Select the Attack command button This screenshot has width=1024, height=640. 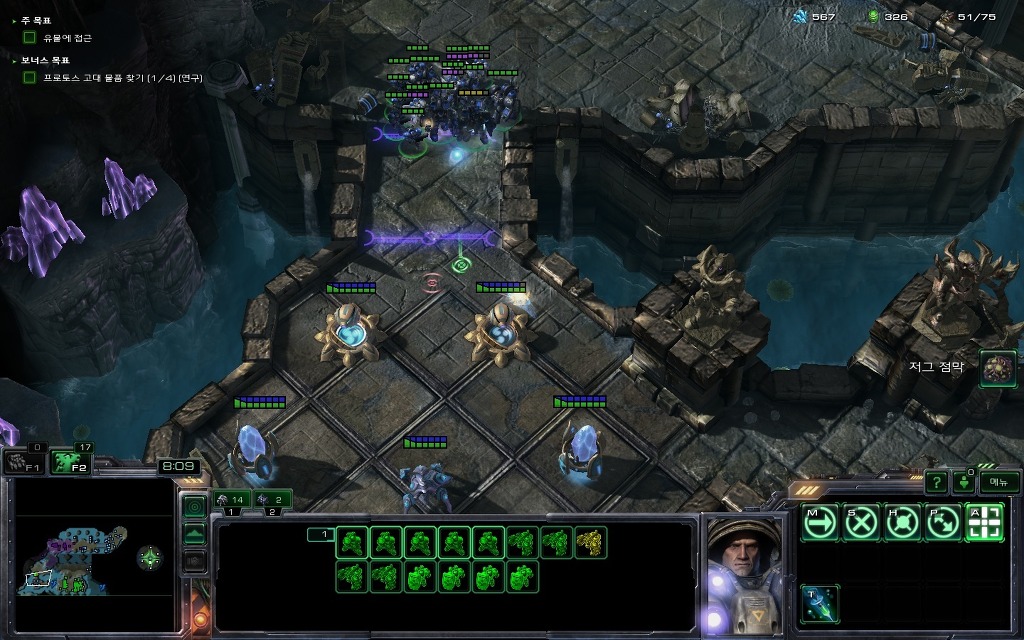click(983, 522)
